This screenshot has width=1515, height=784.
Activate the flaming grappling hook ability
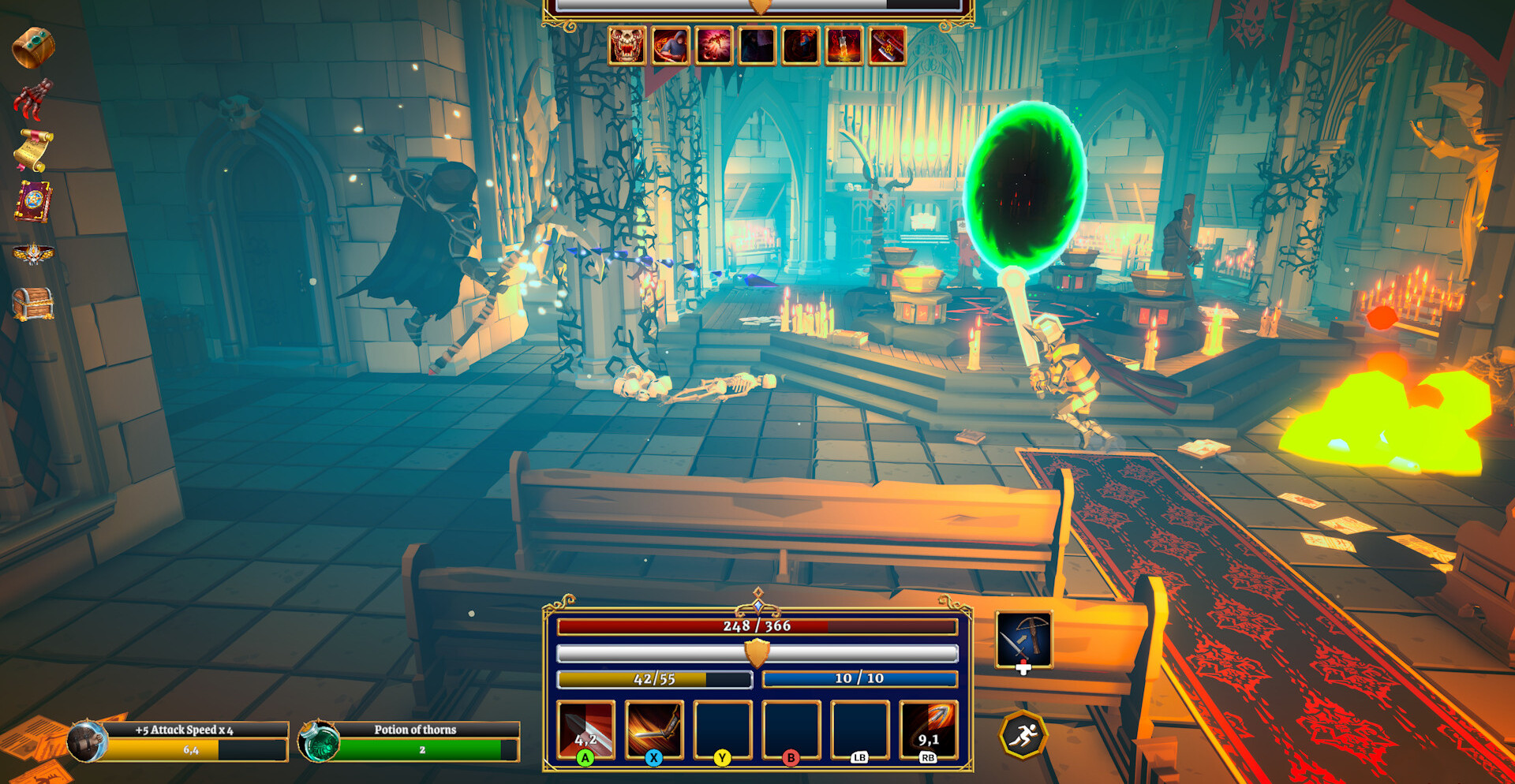(929, 730)
